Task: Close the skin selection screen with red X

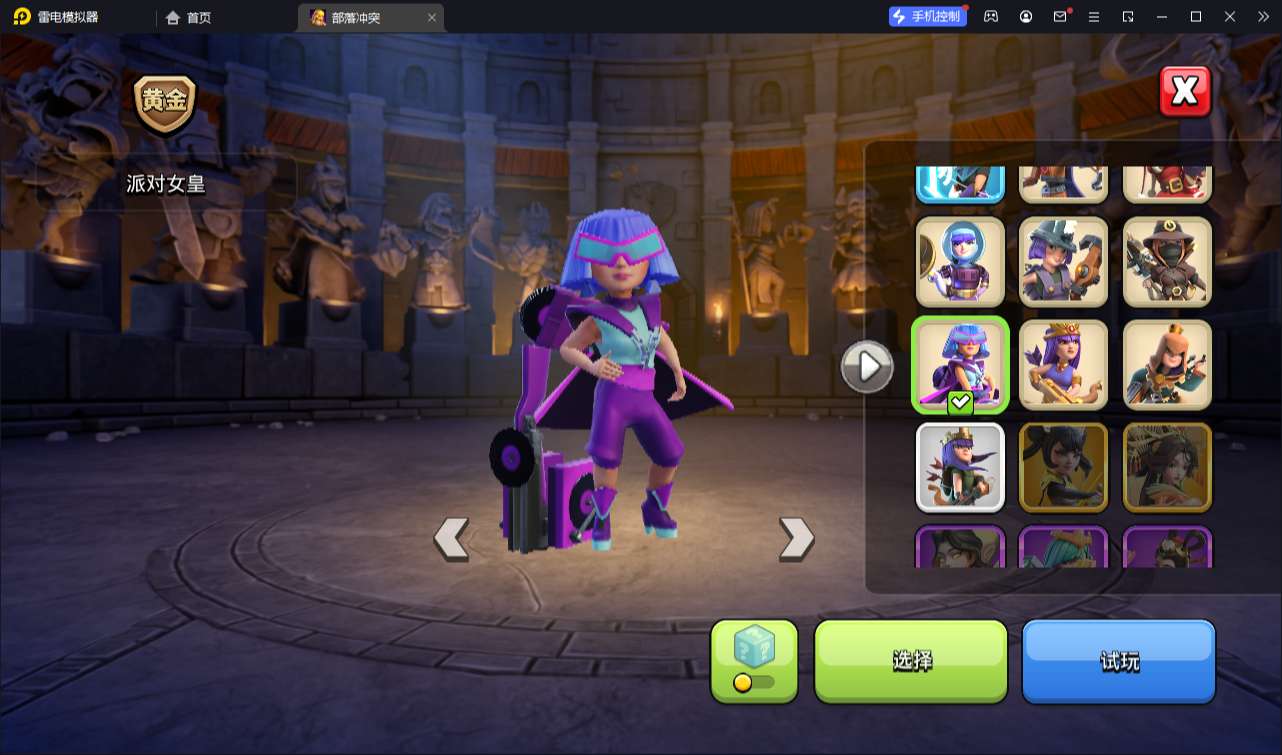Action: click(x=1185, y=92)
